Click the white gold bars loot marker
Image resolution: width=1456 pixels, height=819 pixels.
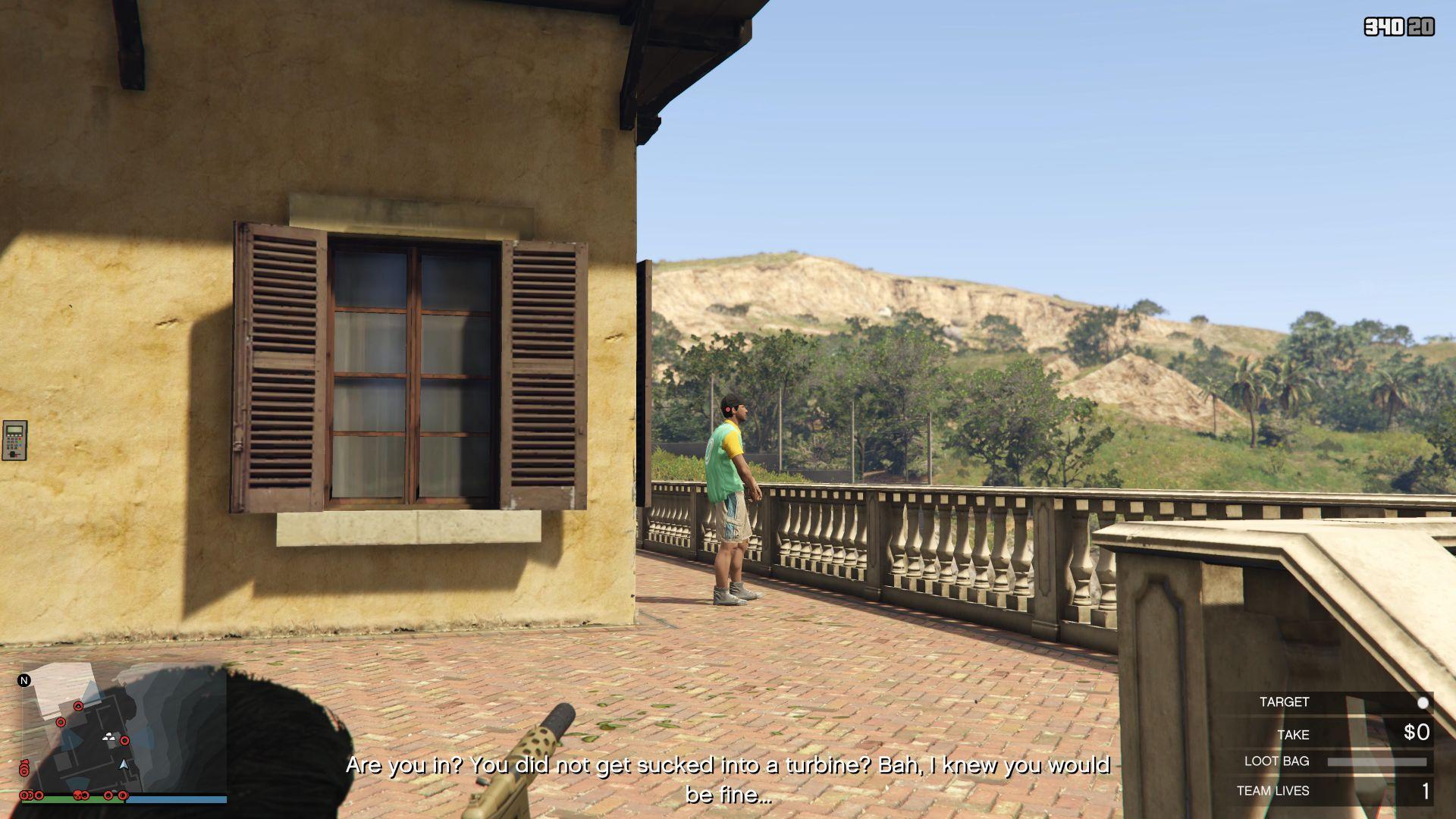(x=110, y=736)
